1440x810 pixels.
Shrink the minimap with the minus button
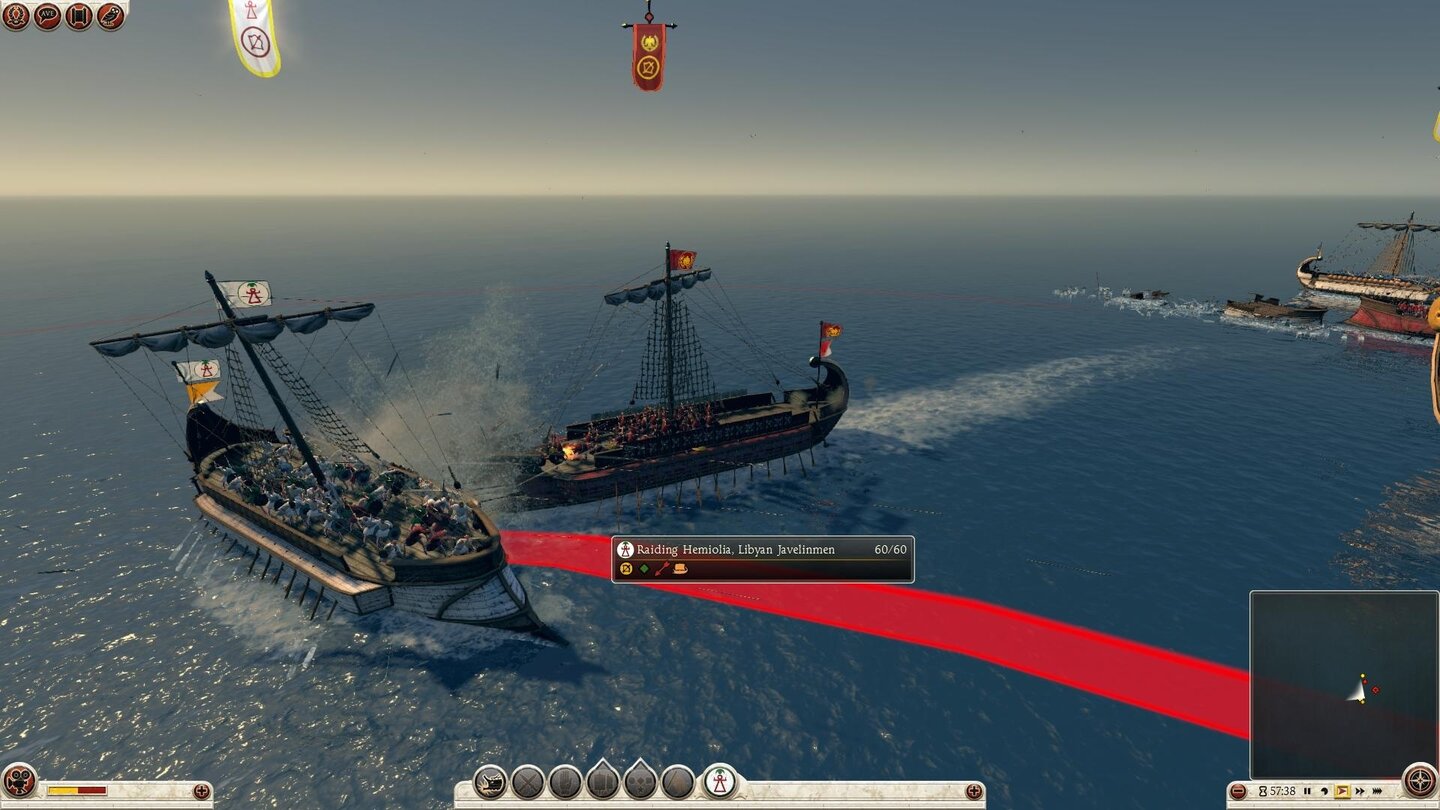1238,792
